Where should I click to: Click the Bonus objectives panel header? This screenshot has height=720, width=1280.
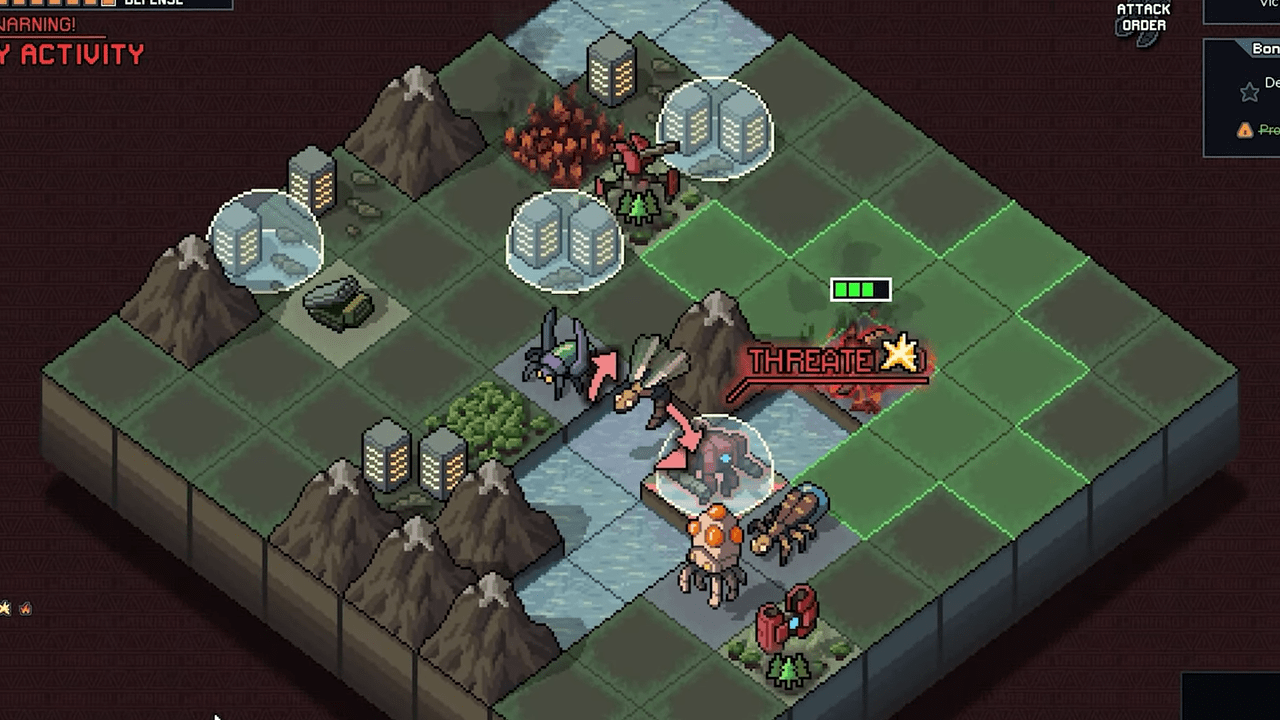point(1262,49)
